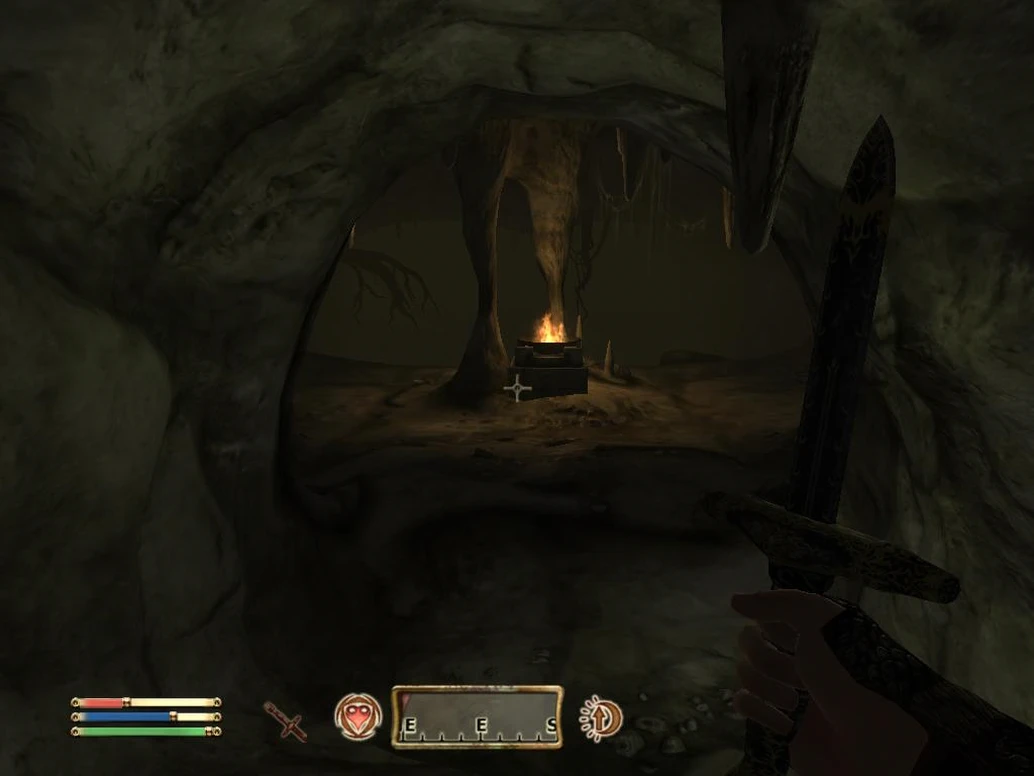Screen dimensions: 1034x776
Task: Select the active heart spell icon
Action: click(x=357, y=717)
